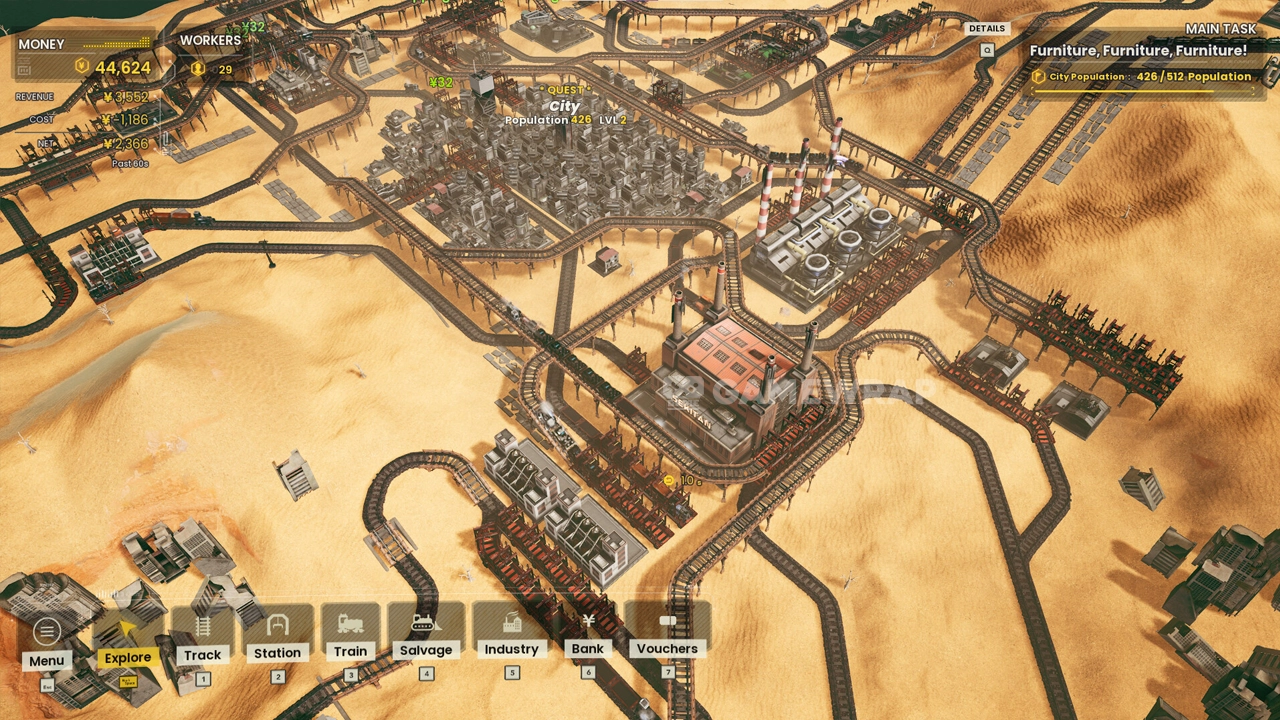This screenshot has width=1280, height=720.
Task: Open the Bank panel
Action: point(588,632)
